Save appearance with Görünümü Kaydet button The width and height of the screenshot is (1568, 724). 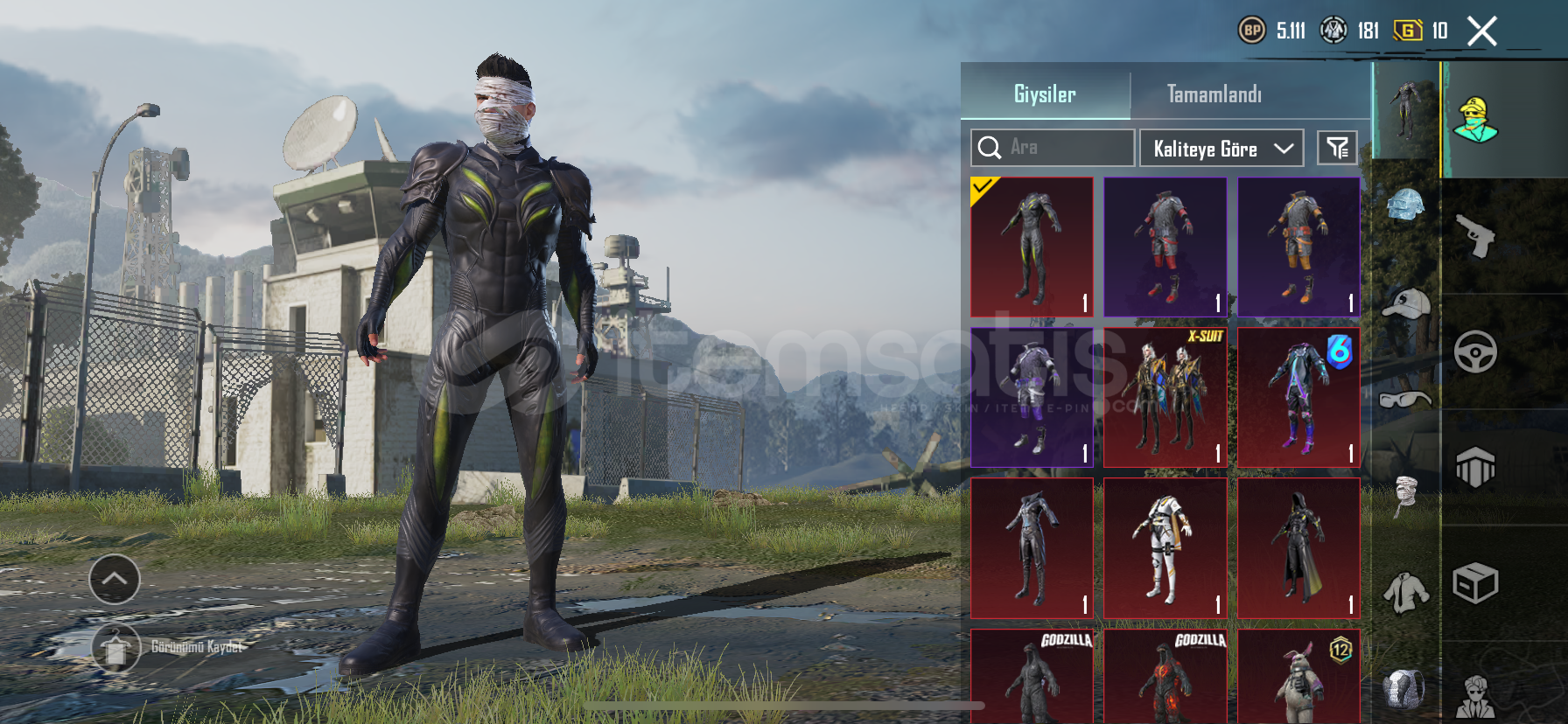click(x=116, y=648)
